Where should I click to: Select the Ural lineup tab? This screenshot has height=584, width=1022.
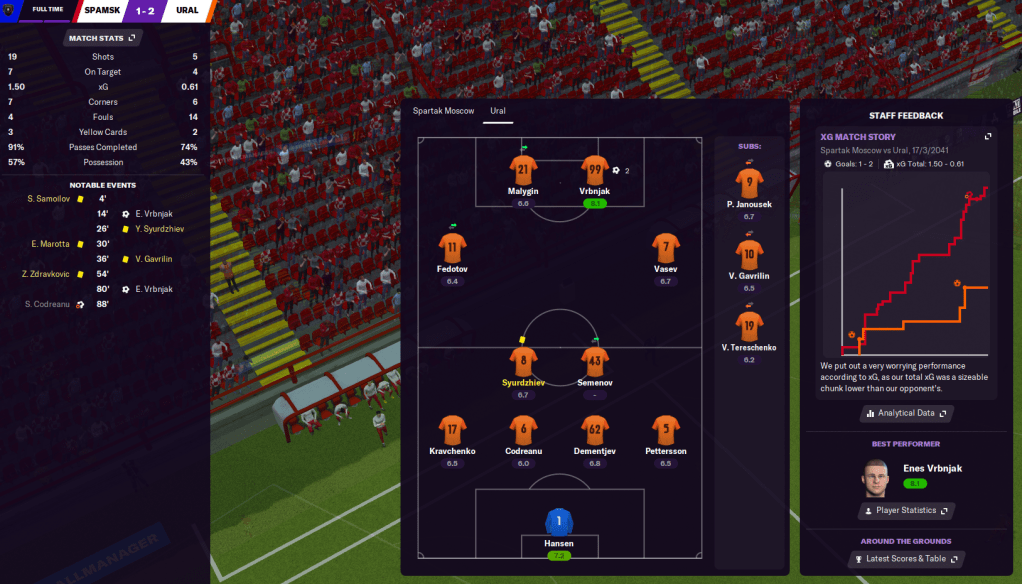pos(497,111)
